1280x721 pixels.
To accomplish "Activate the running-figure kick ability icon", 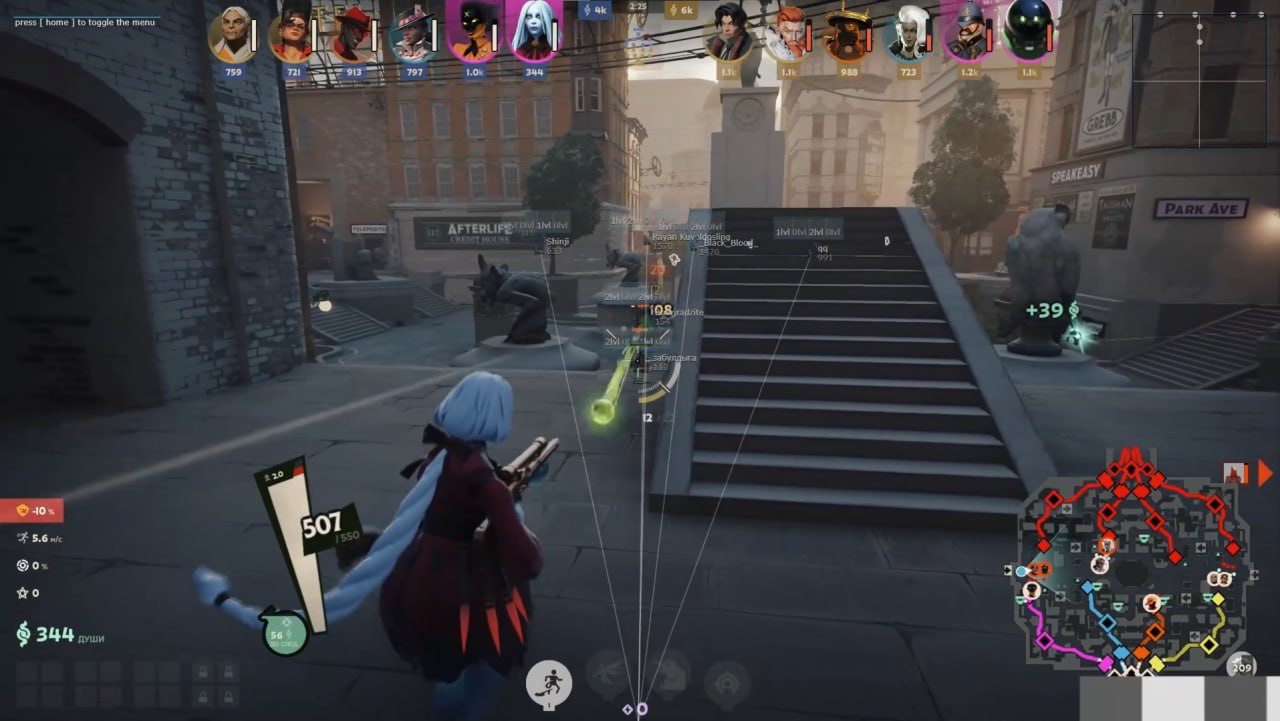I will (549, 683).
